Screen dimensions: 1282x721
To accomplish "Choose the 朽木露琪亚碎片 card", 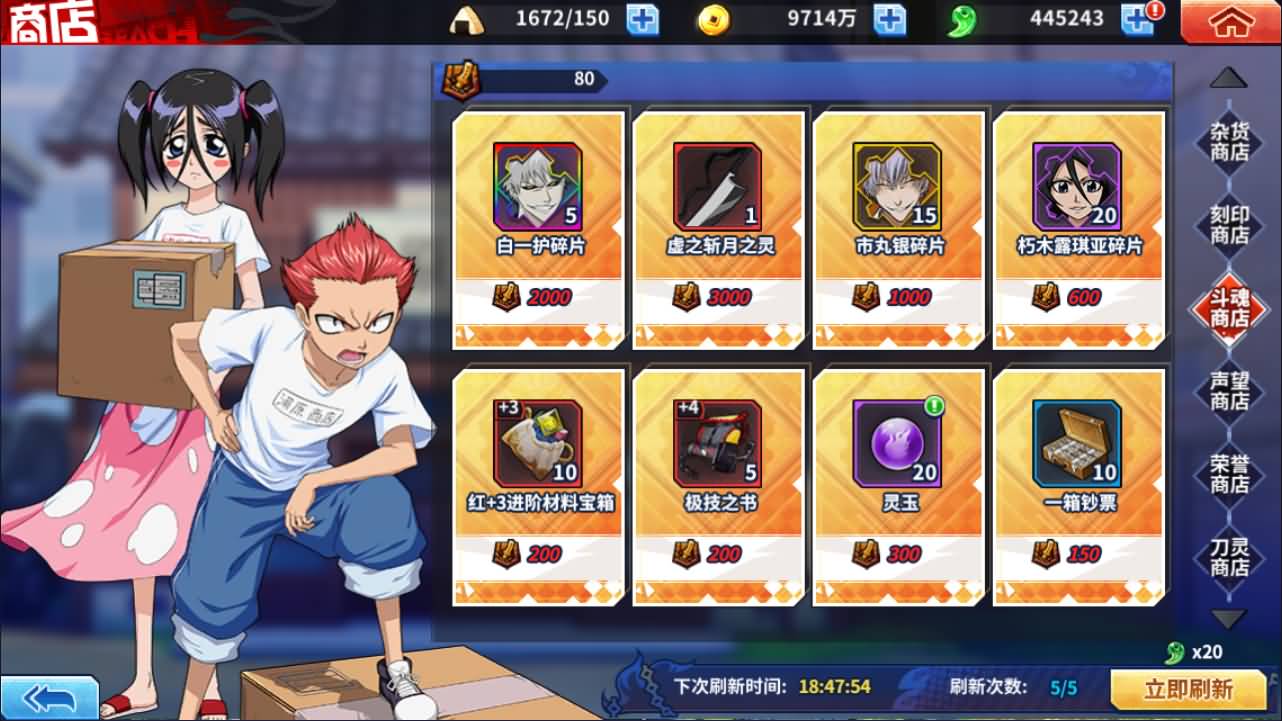I will (x=1079, y=229).
